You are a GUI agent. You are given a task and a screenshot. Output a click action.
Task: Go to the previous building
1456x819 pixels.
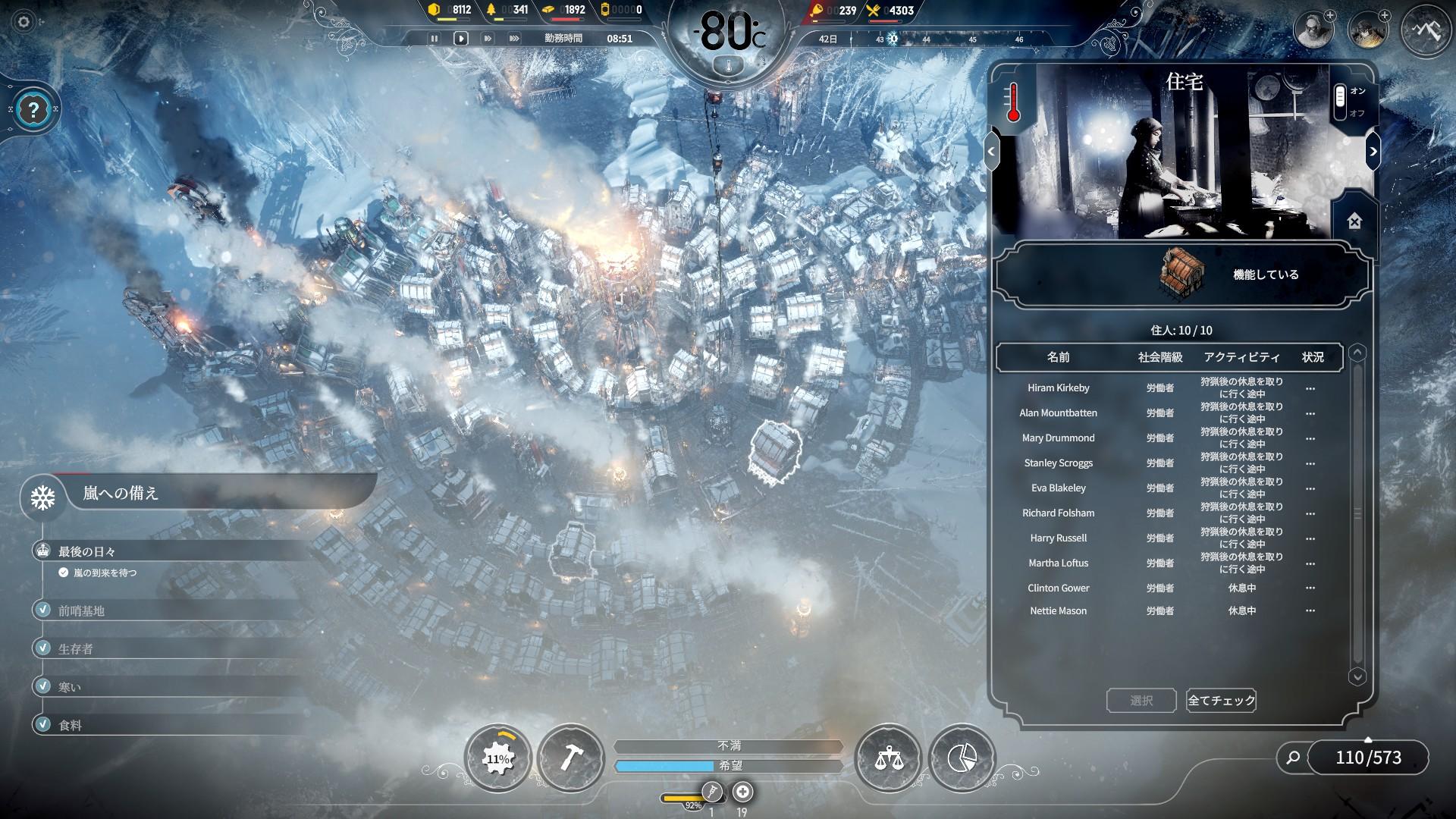pos(991,152)
